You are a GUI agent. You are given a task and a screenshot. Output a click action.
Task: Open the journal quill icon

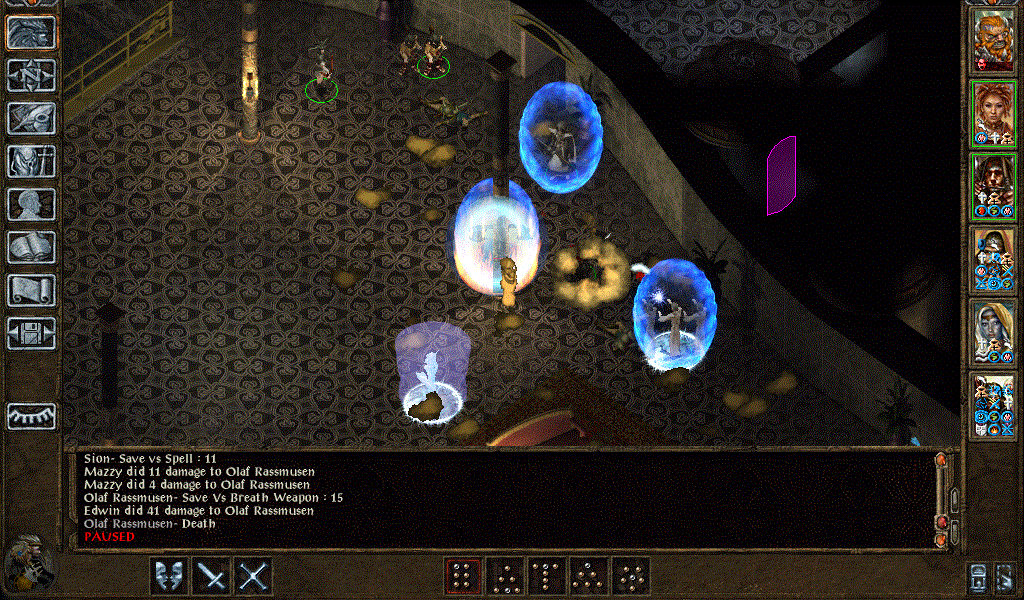pos(32,118)
